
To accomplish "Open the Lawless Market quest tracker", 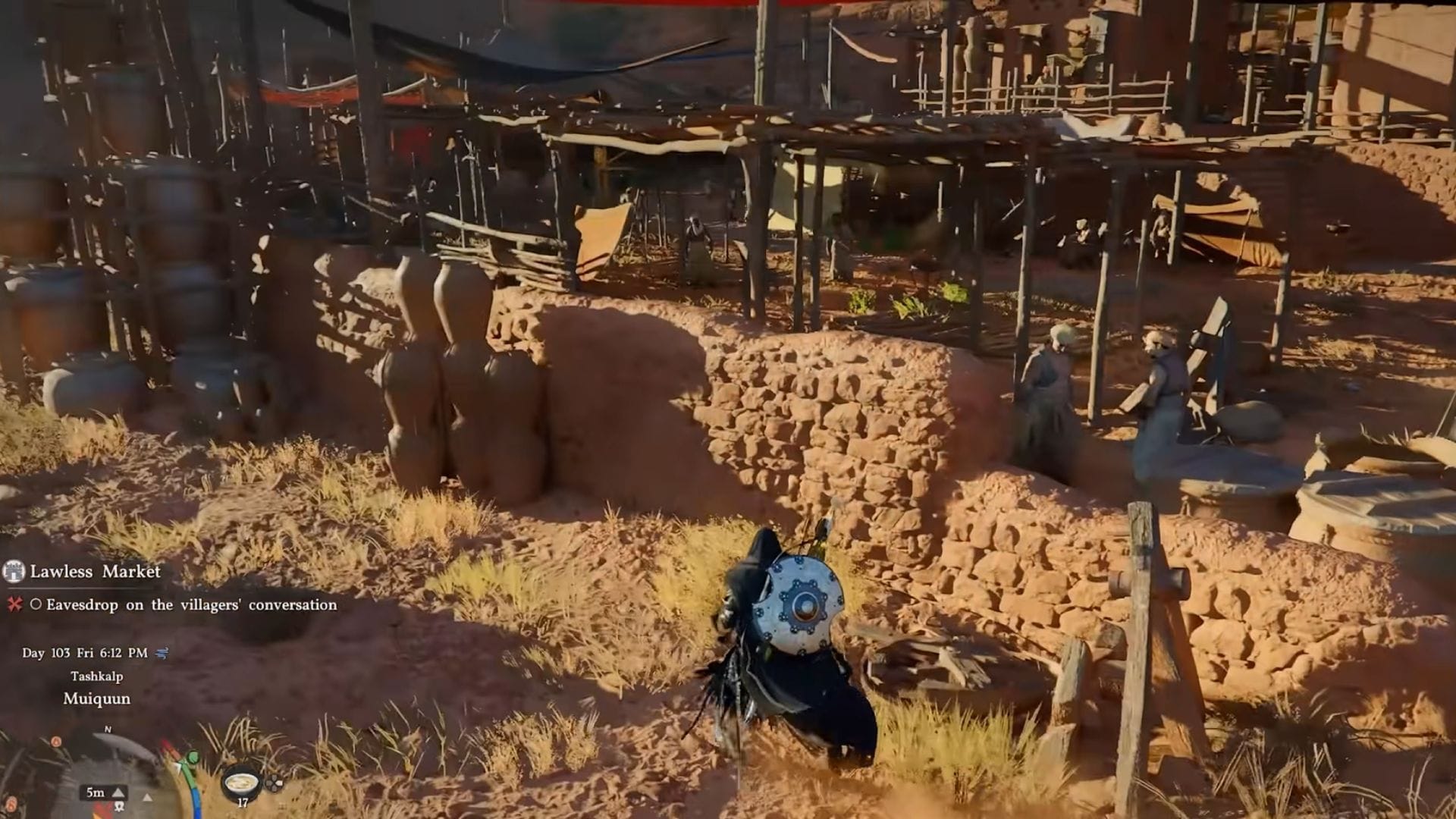I will (95, 571).
